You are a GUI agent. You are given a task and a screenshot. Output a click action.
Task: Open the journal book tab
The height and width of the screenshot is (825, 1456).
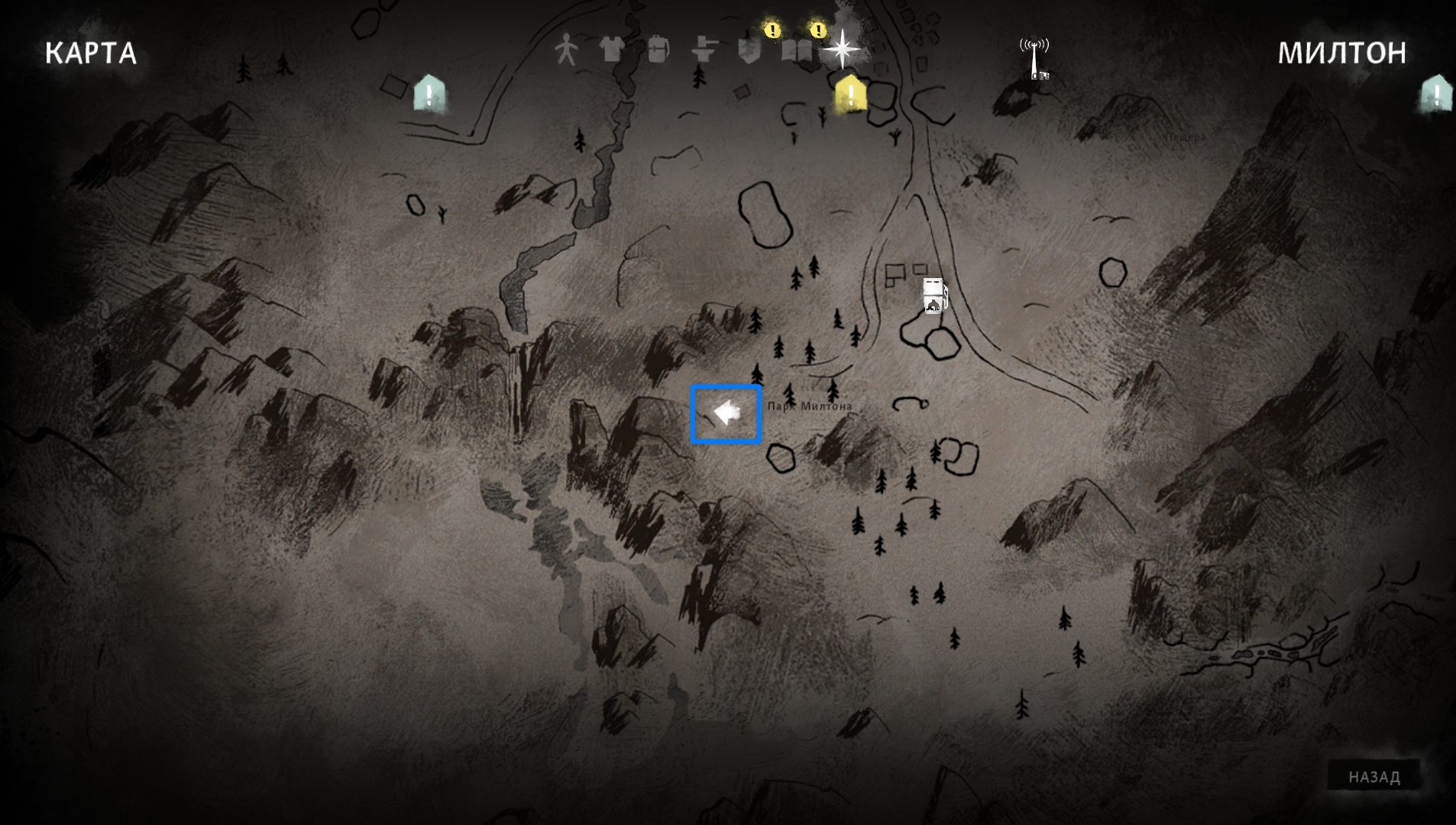pyautogui.click(x=795, y=50)
